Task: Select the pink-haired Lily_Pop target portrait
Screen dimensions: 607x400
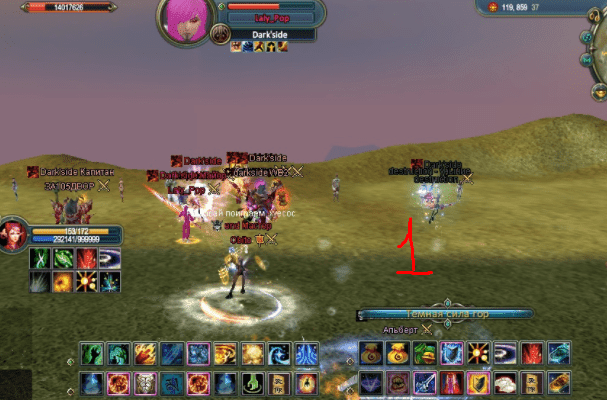Action: (183, 24)
